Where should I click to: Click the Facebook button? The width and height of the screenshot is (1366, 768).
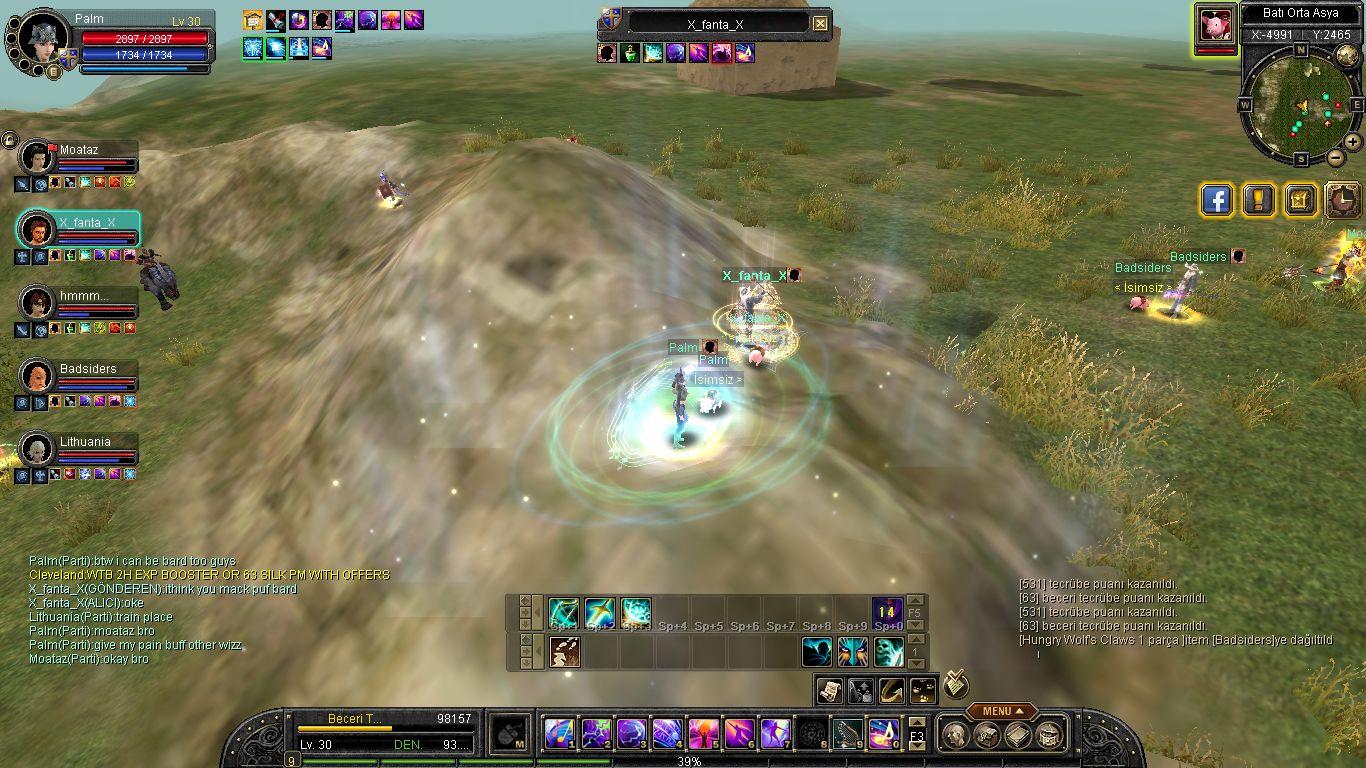point(1216,200)
